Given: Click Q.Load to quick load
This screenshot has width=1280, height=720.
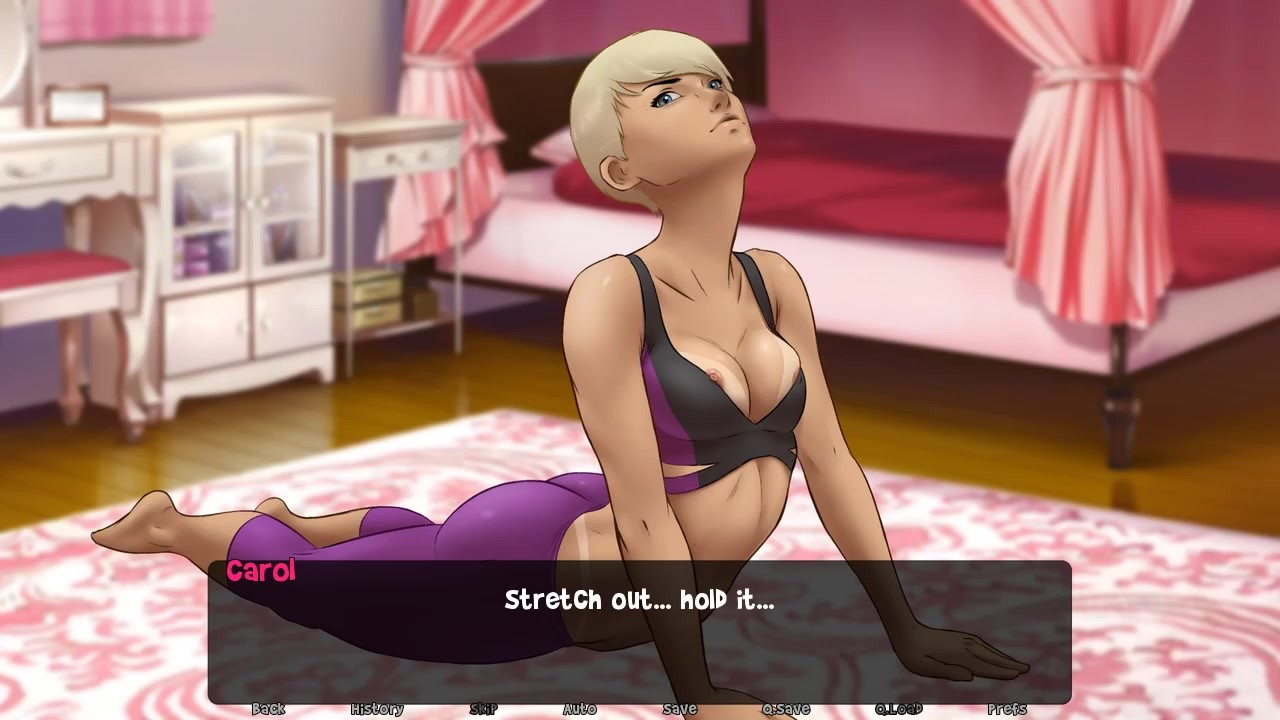Looking at the screenshot, I should (x=898, y=709).
